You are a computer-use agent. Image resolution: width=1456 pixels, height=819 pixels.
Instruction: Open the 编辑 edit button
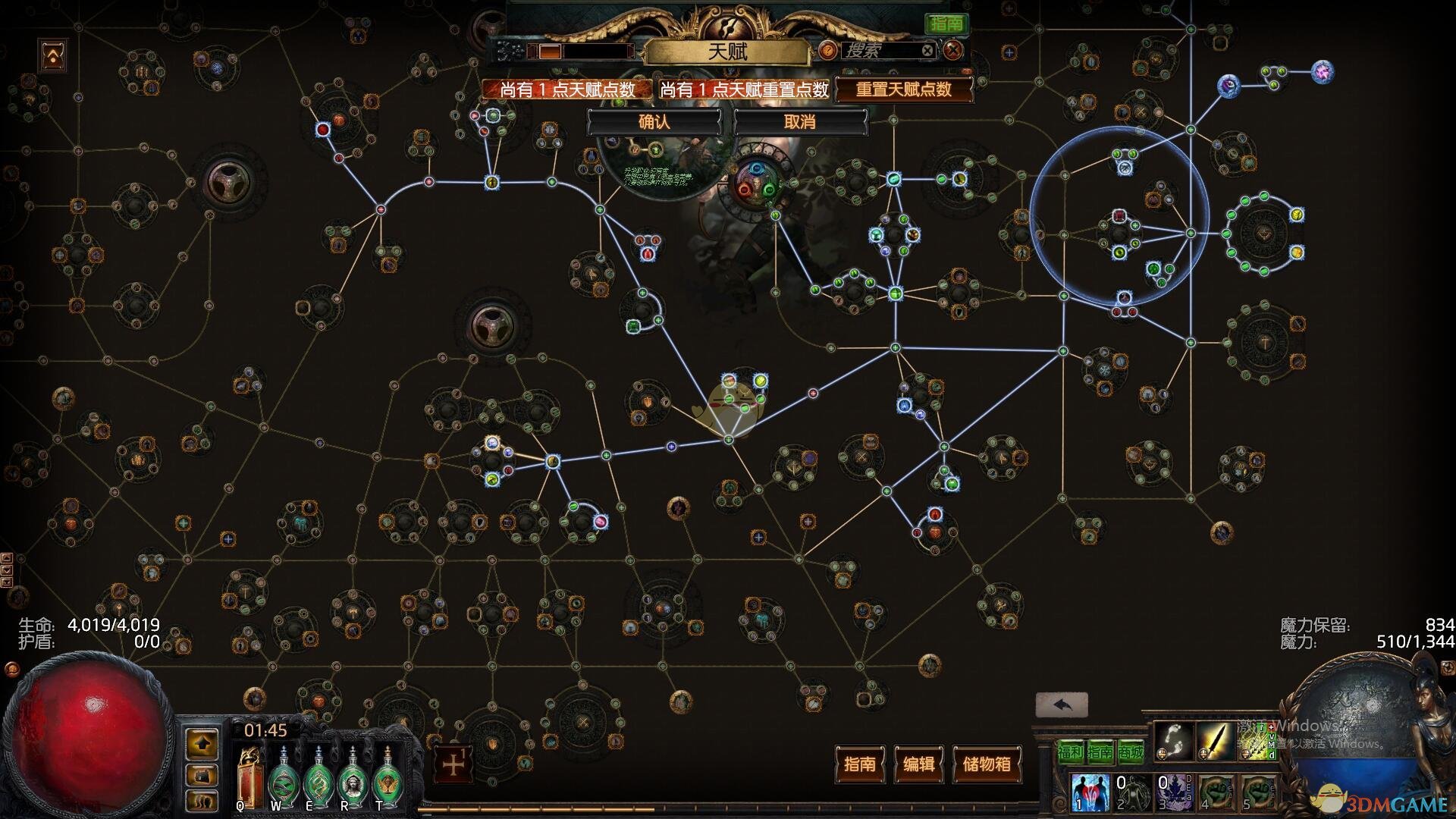click(x=919, y=764)
